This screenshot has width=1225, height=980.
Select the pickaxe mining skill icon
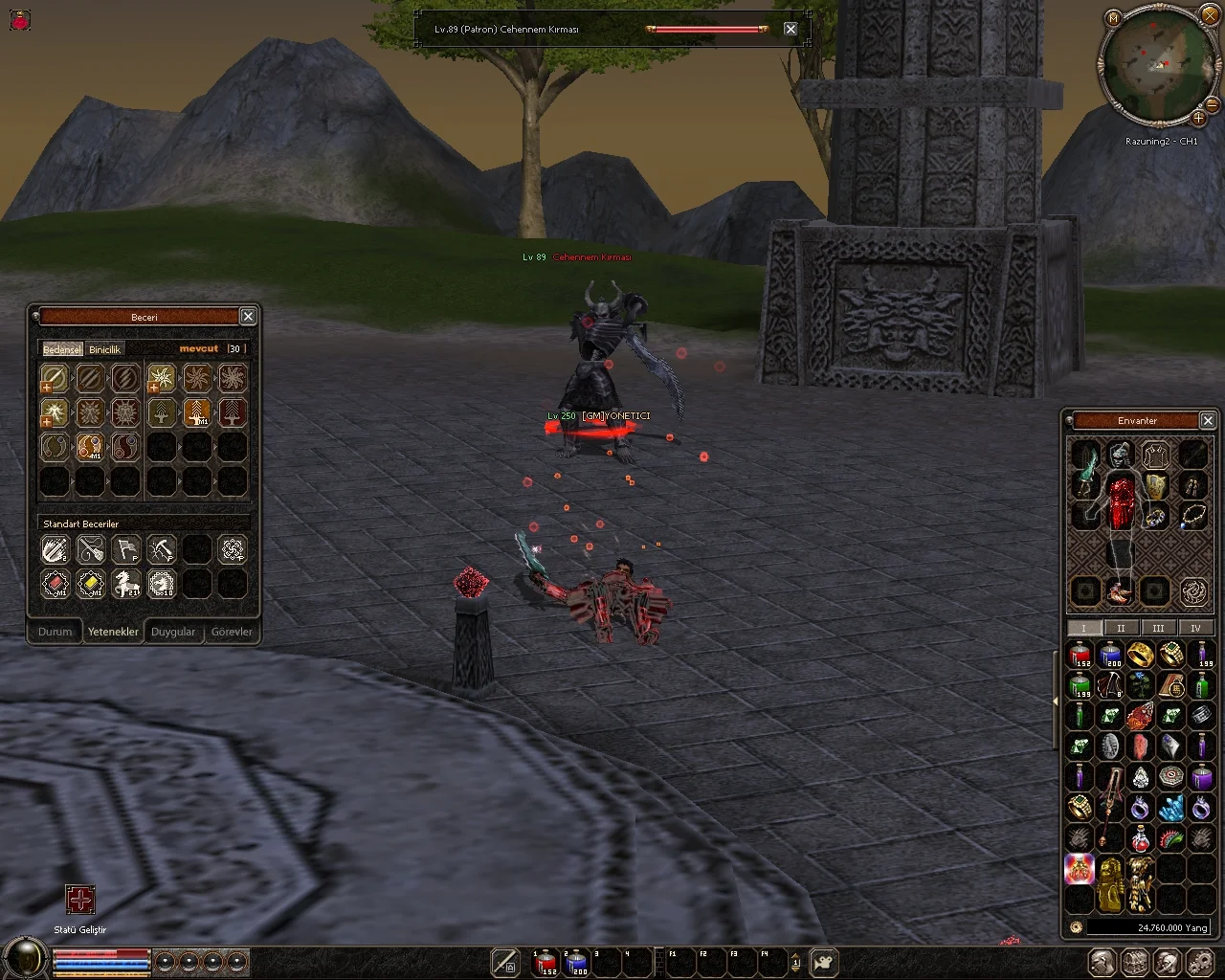point(161,549)
